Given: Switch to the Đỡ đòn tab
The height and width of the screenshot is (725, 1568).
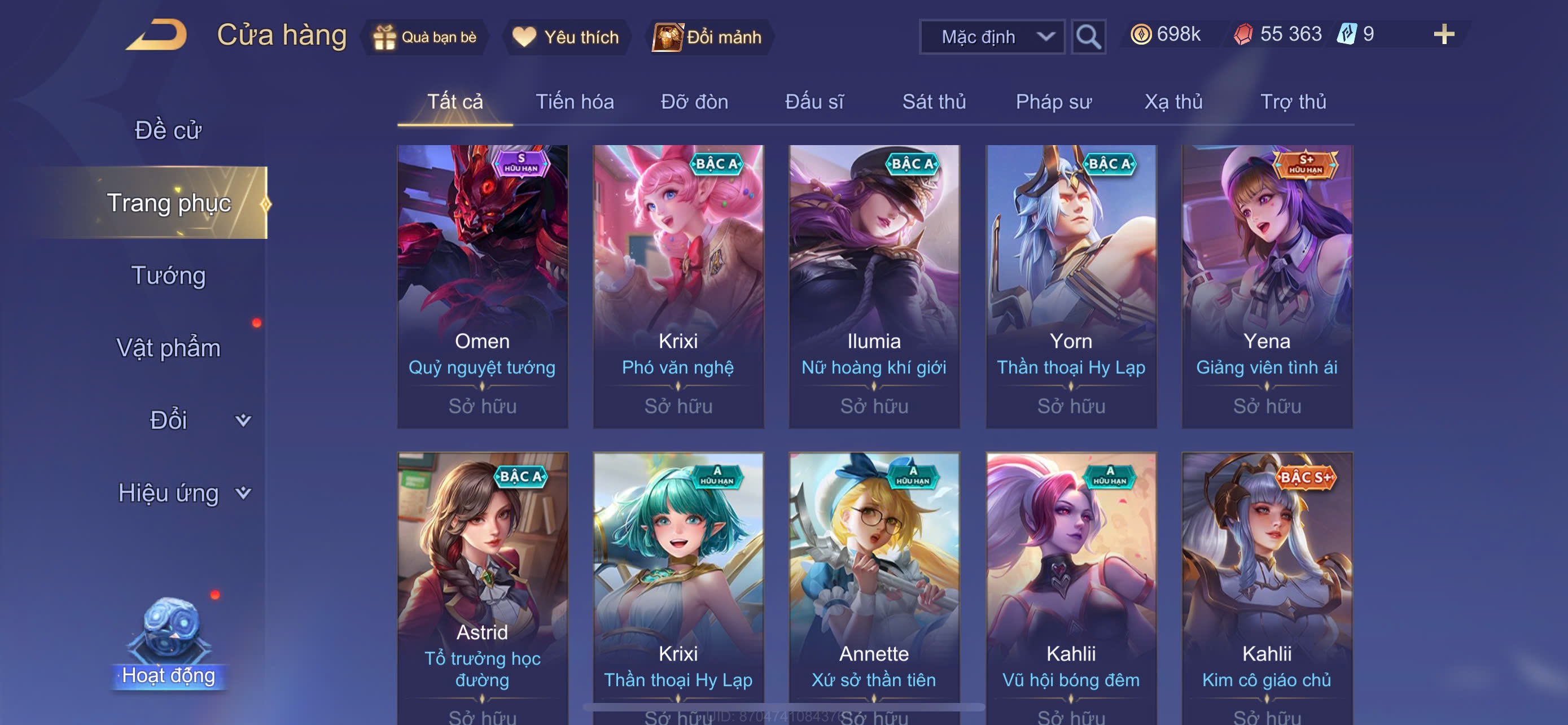Looking at the screenshot, I should coord(694,102).
